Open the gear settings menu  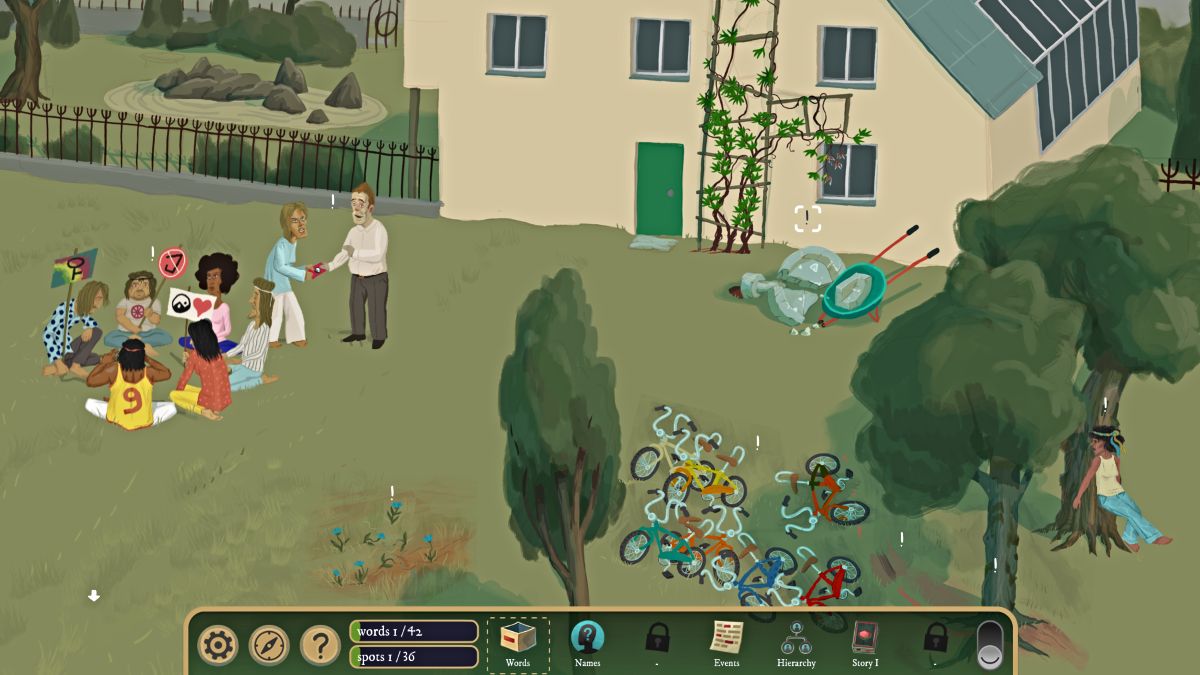point(217,645)
